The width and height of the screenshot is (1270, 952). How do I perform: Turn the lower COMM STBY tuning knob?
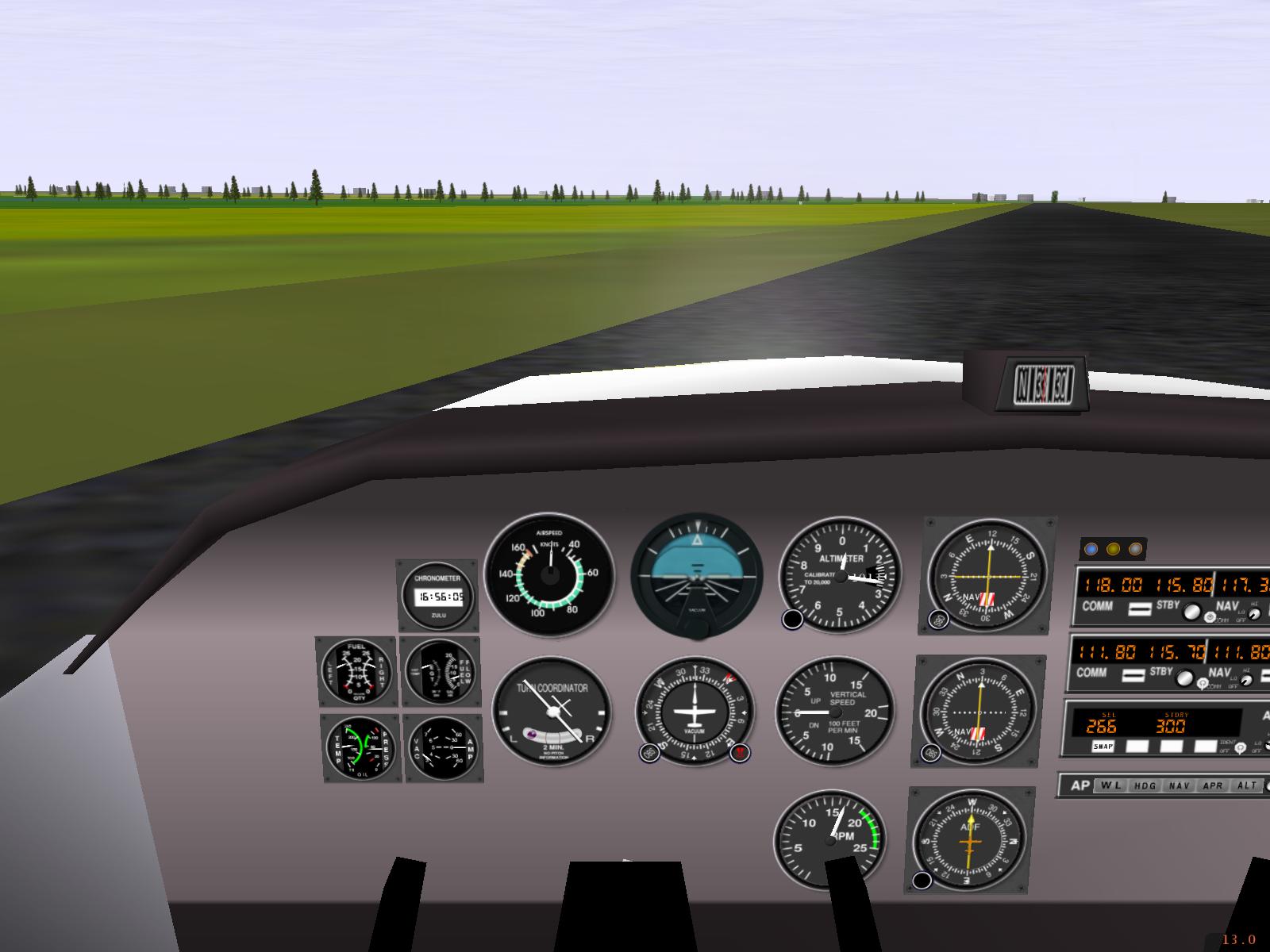(x=1185, y=678)
